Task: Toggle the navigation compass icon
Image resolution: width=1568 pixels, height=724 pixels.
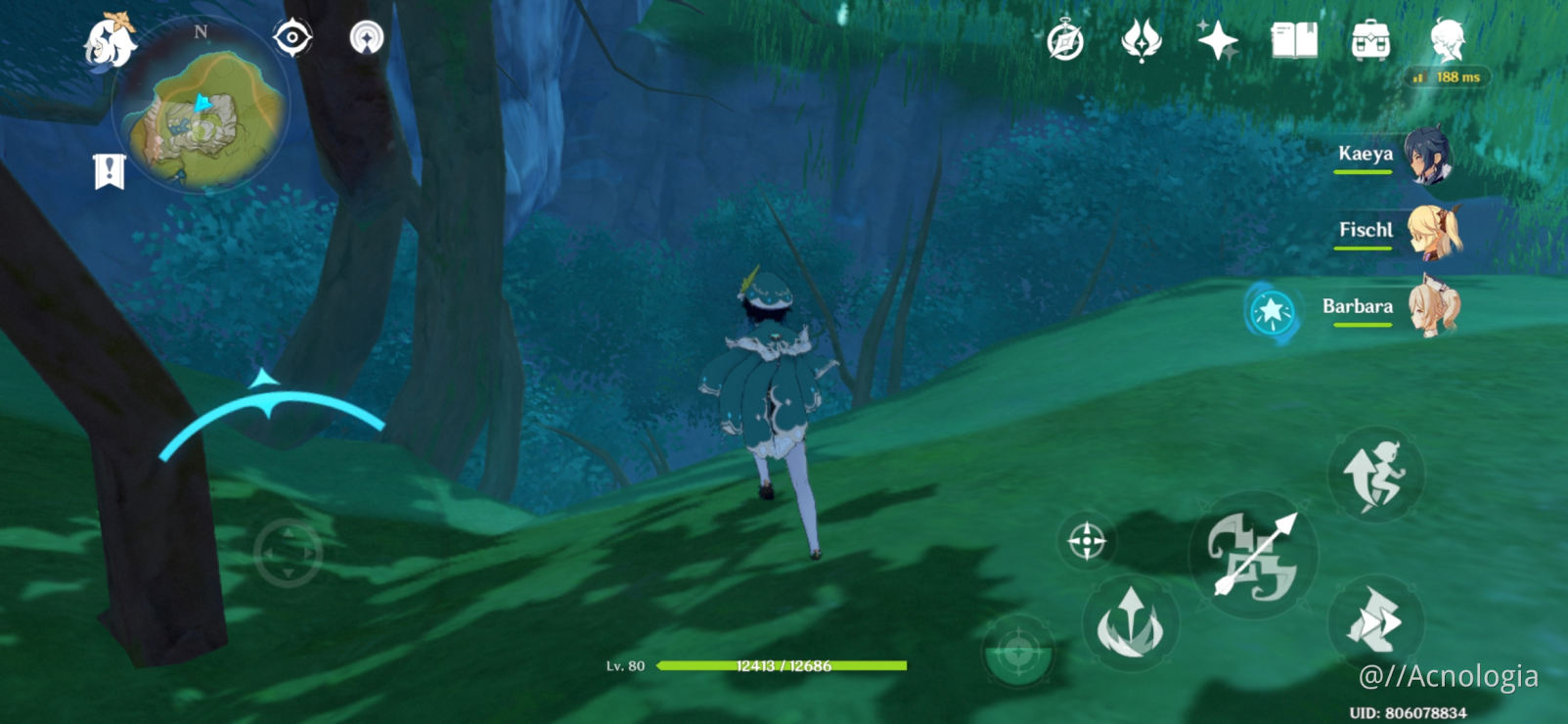Action: tap(367, 39)
